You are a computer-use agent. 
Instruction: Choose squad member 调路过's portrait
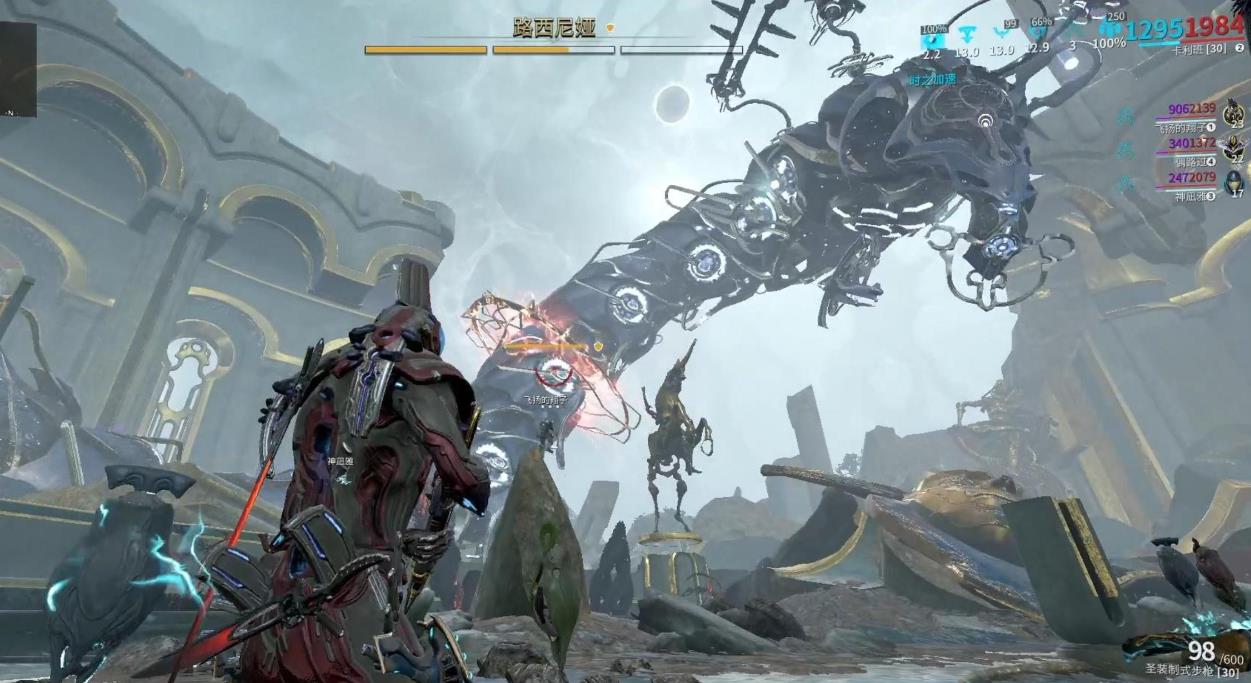pos(1234,146)
